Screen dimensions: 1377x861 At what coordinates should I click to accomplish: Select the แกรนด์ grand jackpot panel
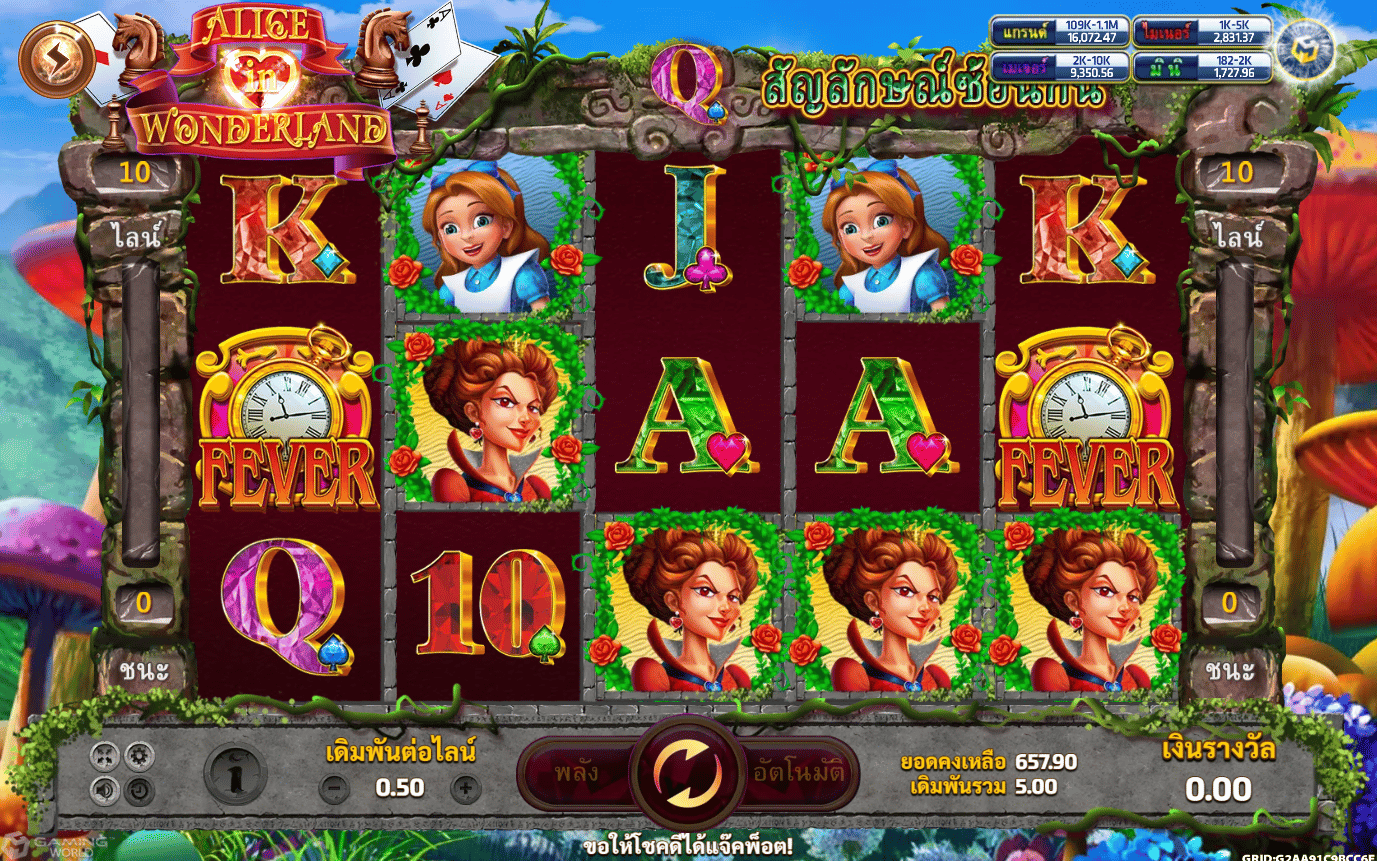click(1058, 31)
